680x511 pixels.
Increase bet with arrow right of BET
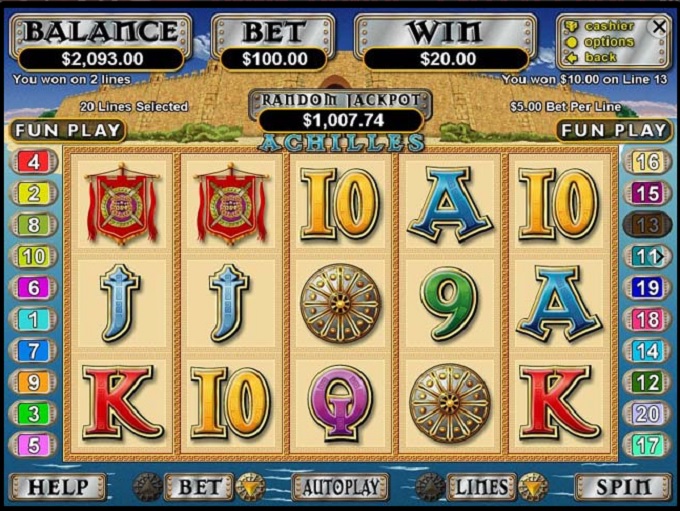click(251, 487)
